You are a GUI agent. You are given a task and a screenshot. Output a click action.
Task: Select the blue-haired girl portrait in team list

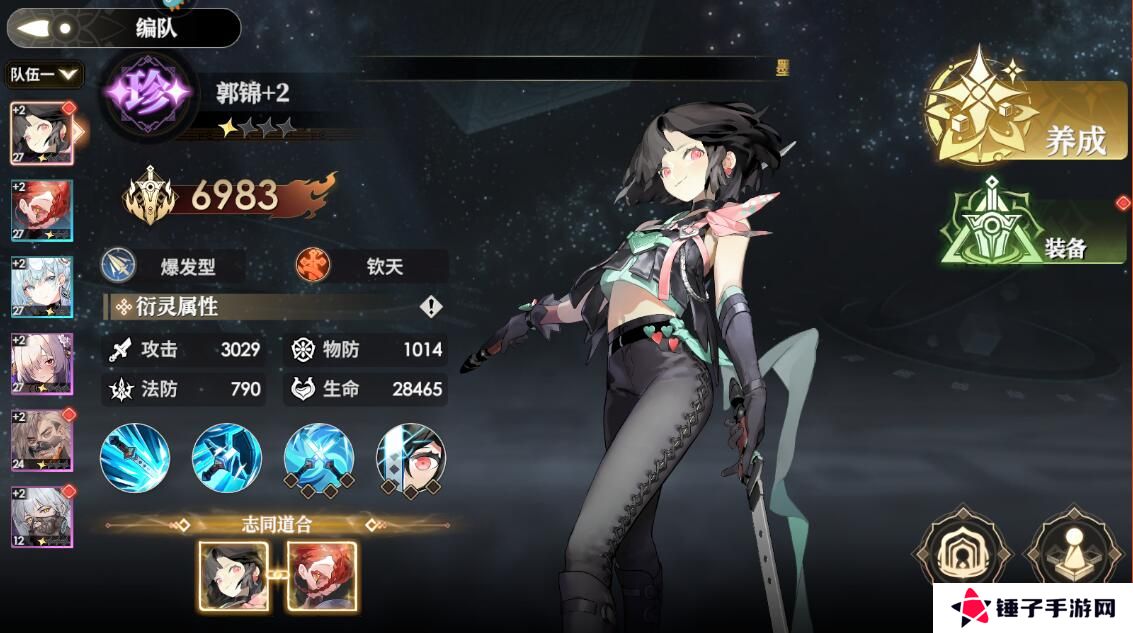42,287
